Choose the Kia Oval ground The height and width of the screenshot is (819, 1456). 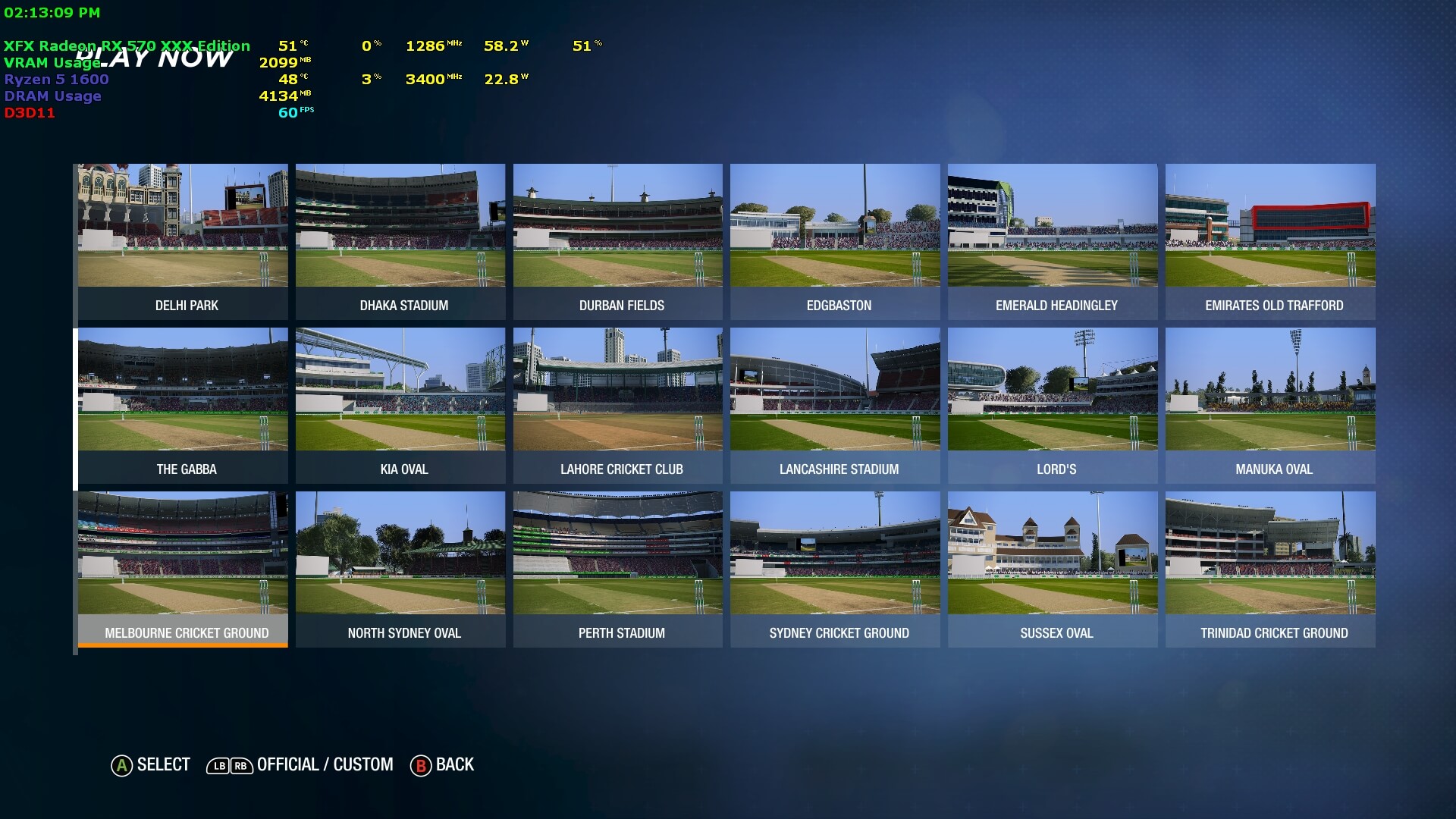coord(400,405)
